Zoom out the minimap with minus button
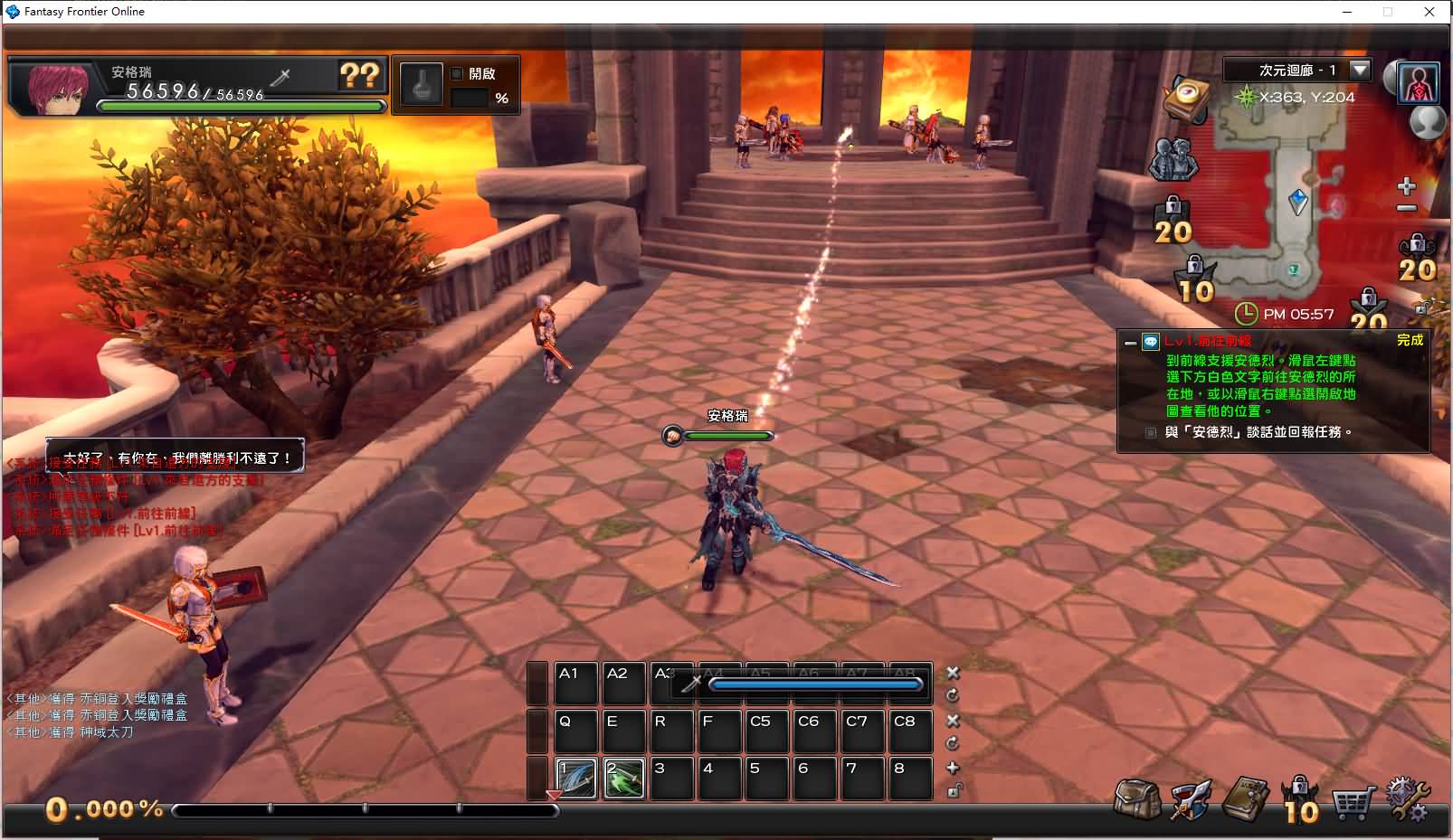 point(1406,209)
